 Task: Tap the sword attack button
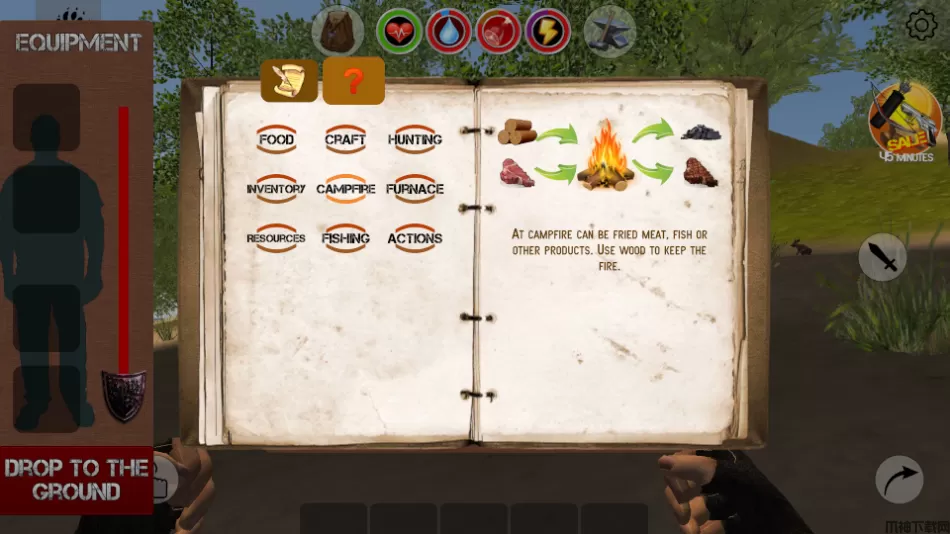tap(883, 257)
